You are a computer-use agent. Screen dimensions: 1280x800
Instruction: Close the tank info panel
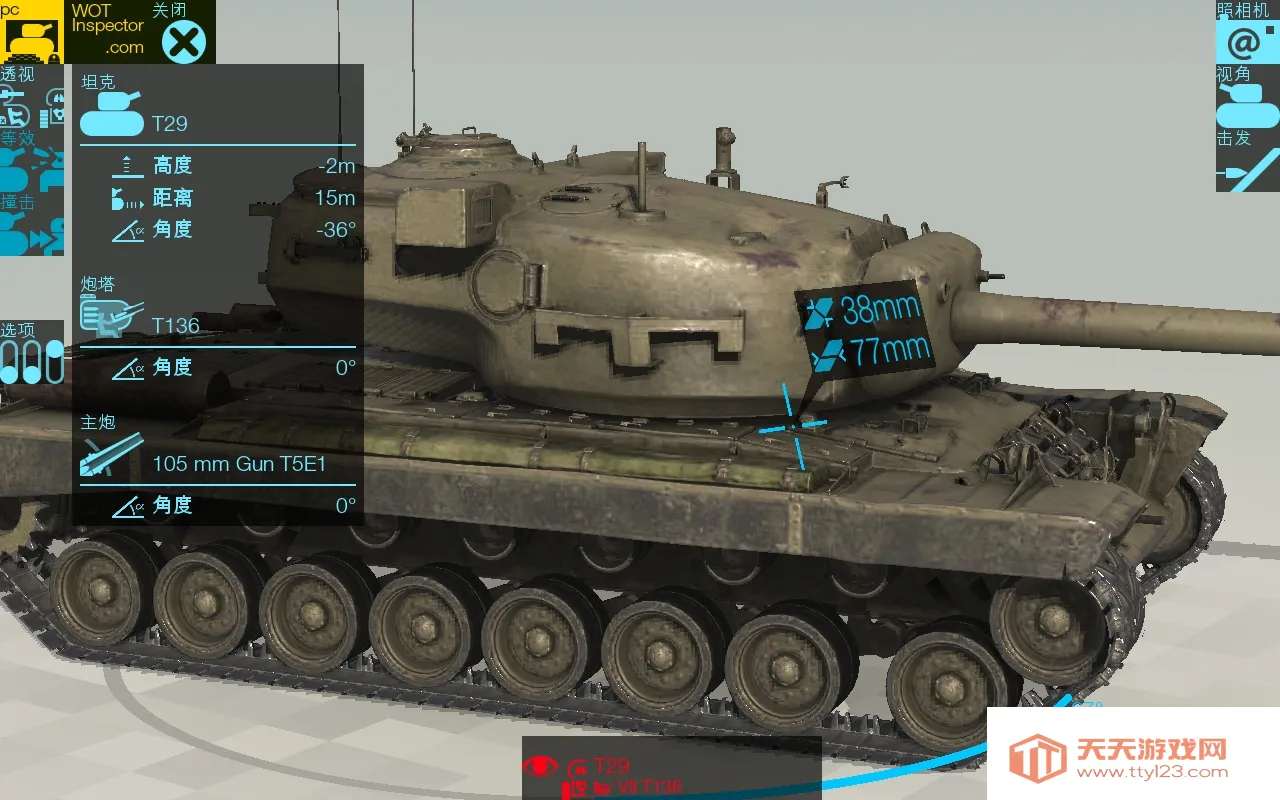184,41
